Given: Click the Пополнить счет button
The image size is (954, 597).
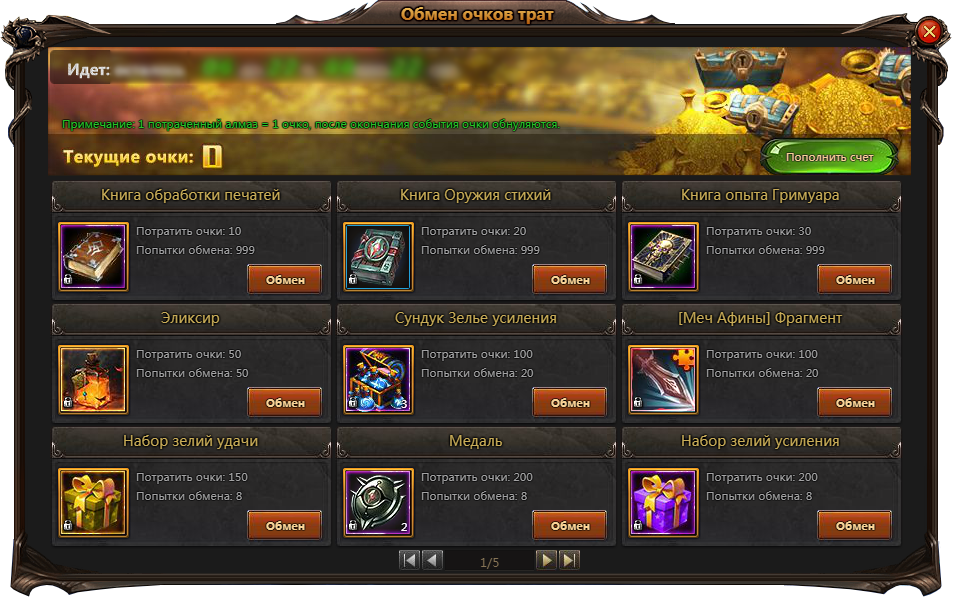Looking at the screenshot, I should point(829,157).
